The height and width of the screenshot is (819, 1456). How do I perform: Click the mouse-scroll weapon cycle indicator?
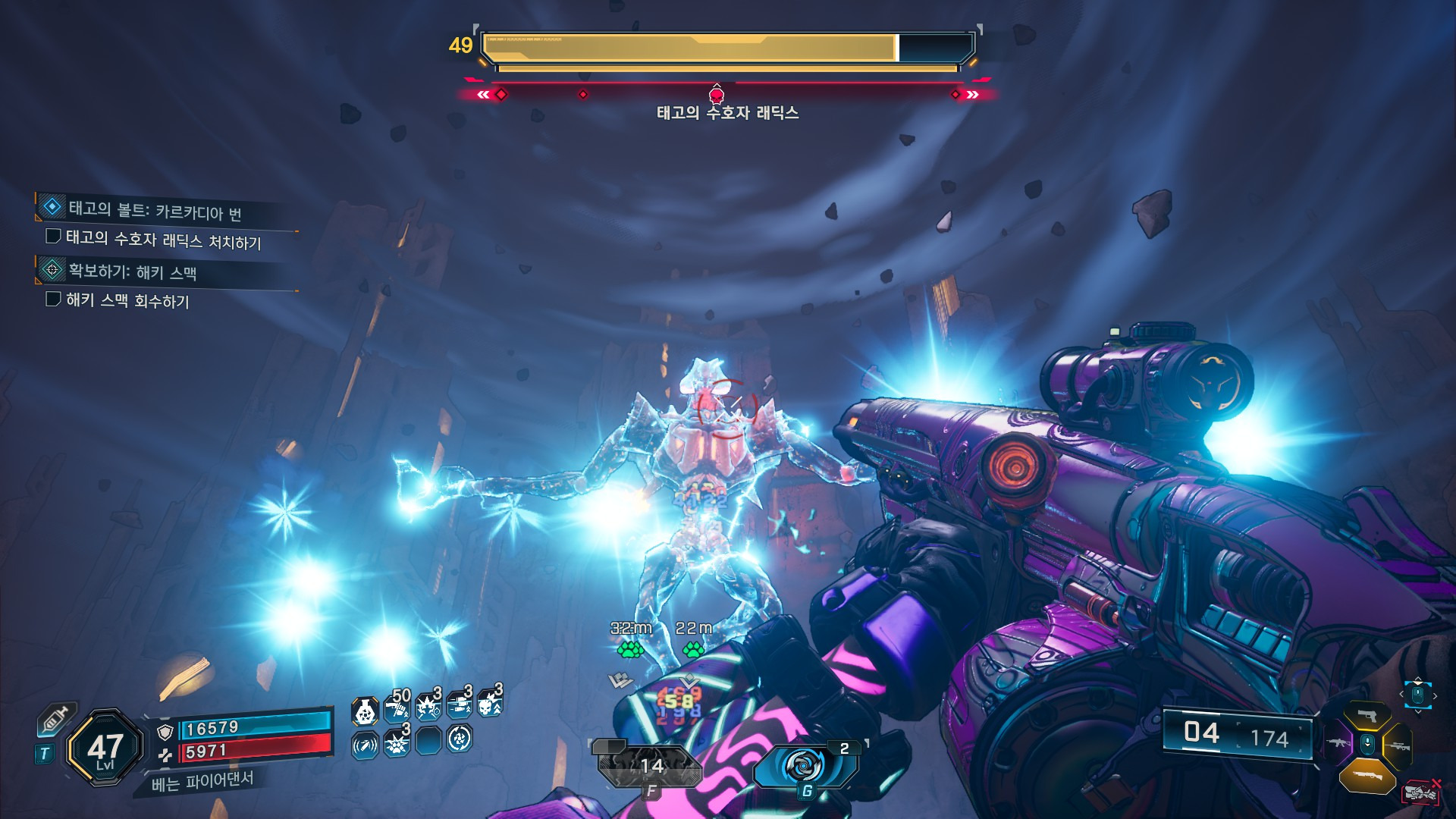point(1417,695)
